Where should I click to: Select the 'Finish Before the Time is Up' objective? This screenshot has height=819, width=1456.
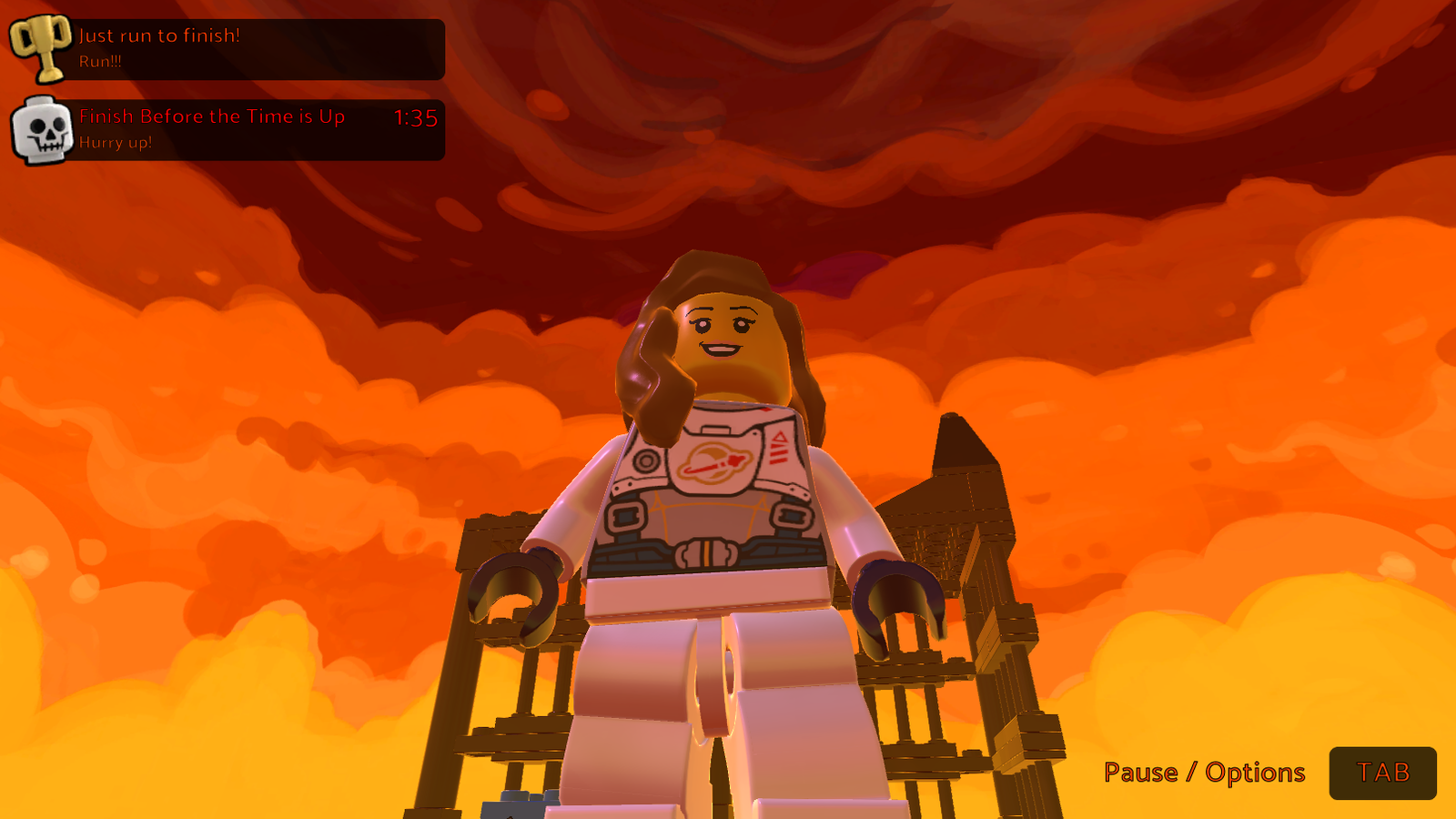pyautogui.click(x=213, y=116)
